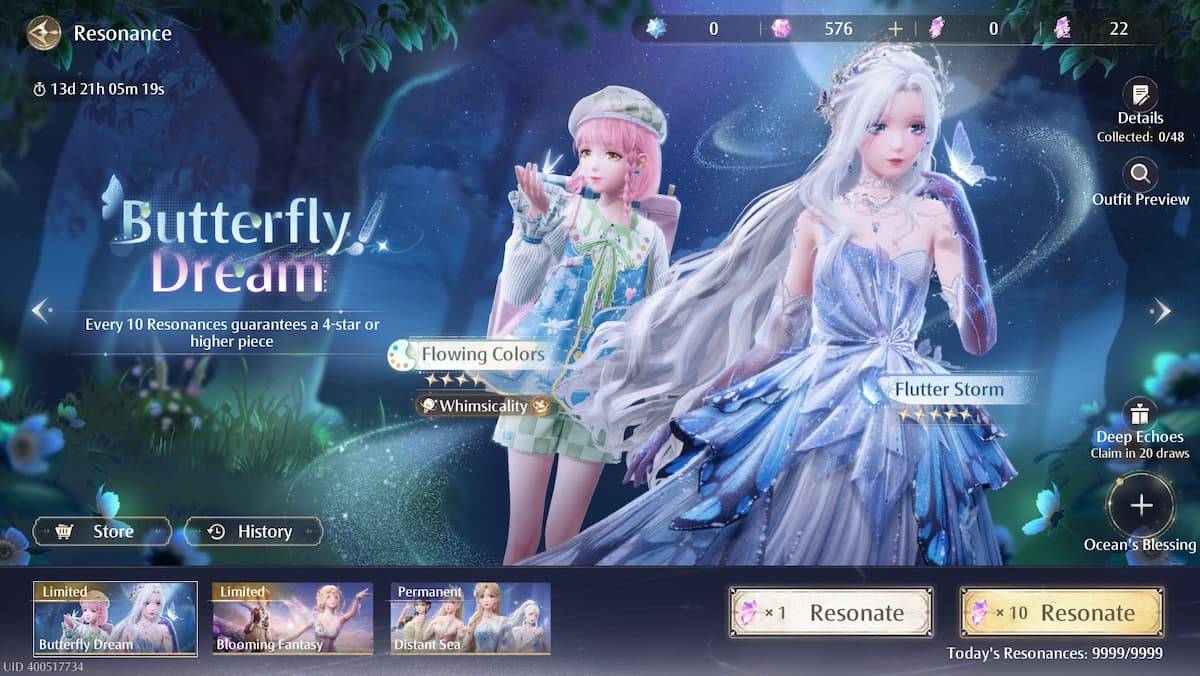View the resonance History
Viewport: 1200px width, 676px height.
[252, 532]
